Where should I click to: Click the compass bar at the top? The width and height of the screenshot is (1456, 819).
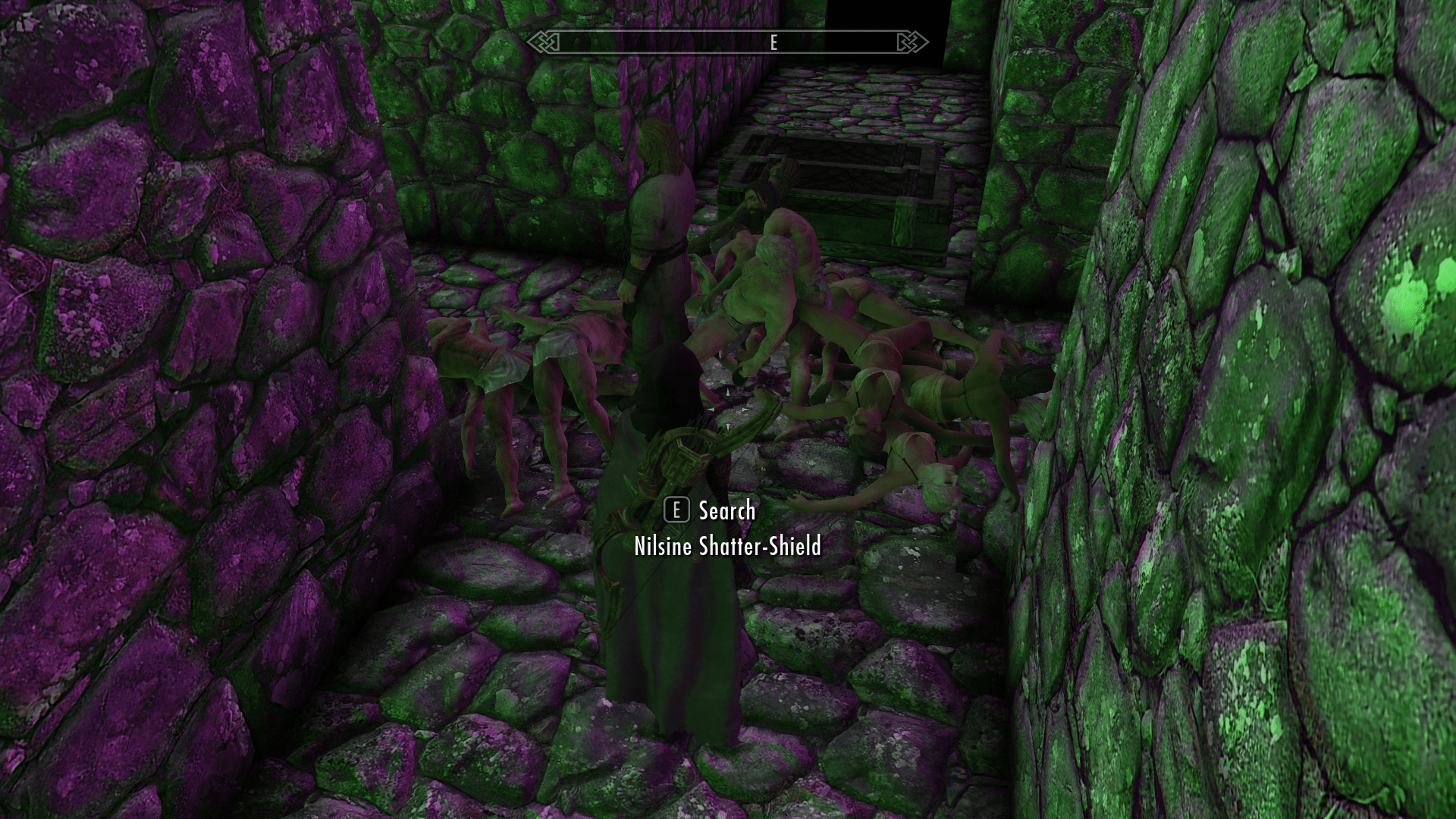coord(728,43)
